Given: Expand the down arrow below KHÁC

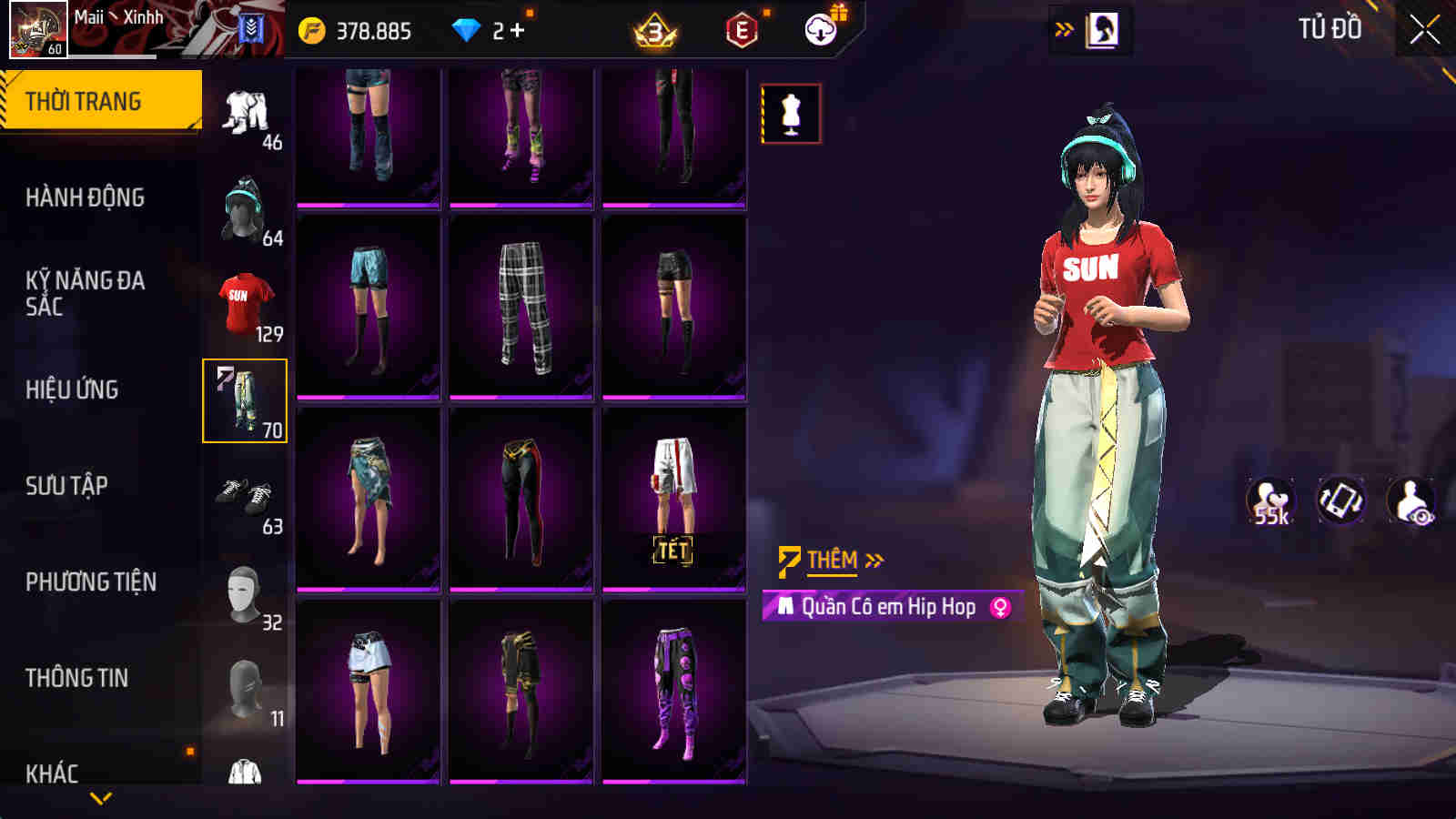Looking at the screenshot, I should point(100,795).
